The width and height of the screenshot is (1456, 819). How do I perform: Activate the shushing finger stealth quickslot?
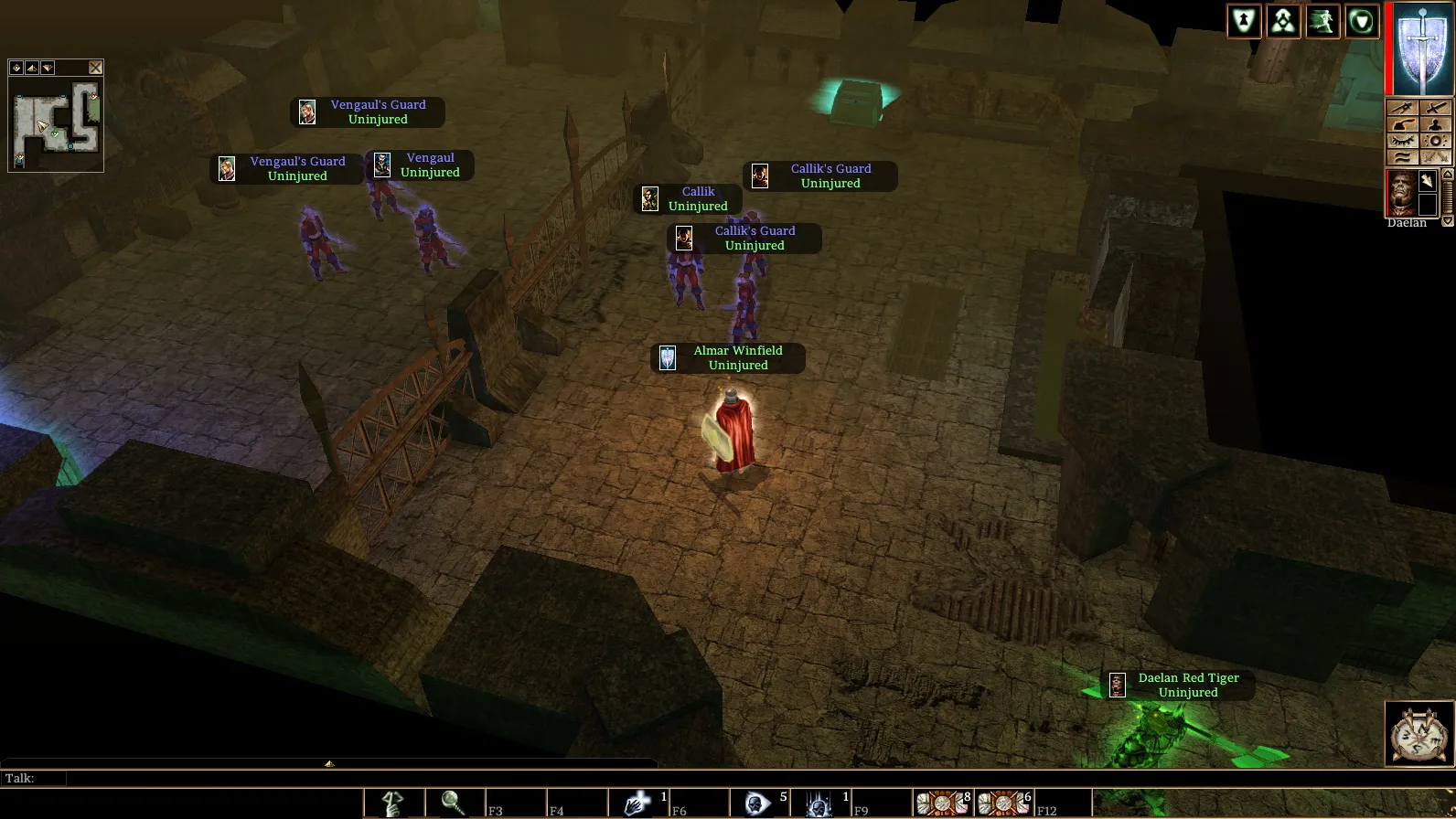coord(393,803)
